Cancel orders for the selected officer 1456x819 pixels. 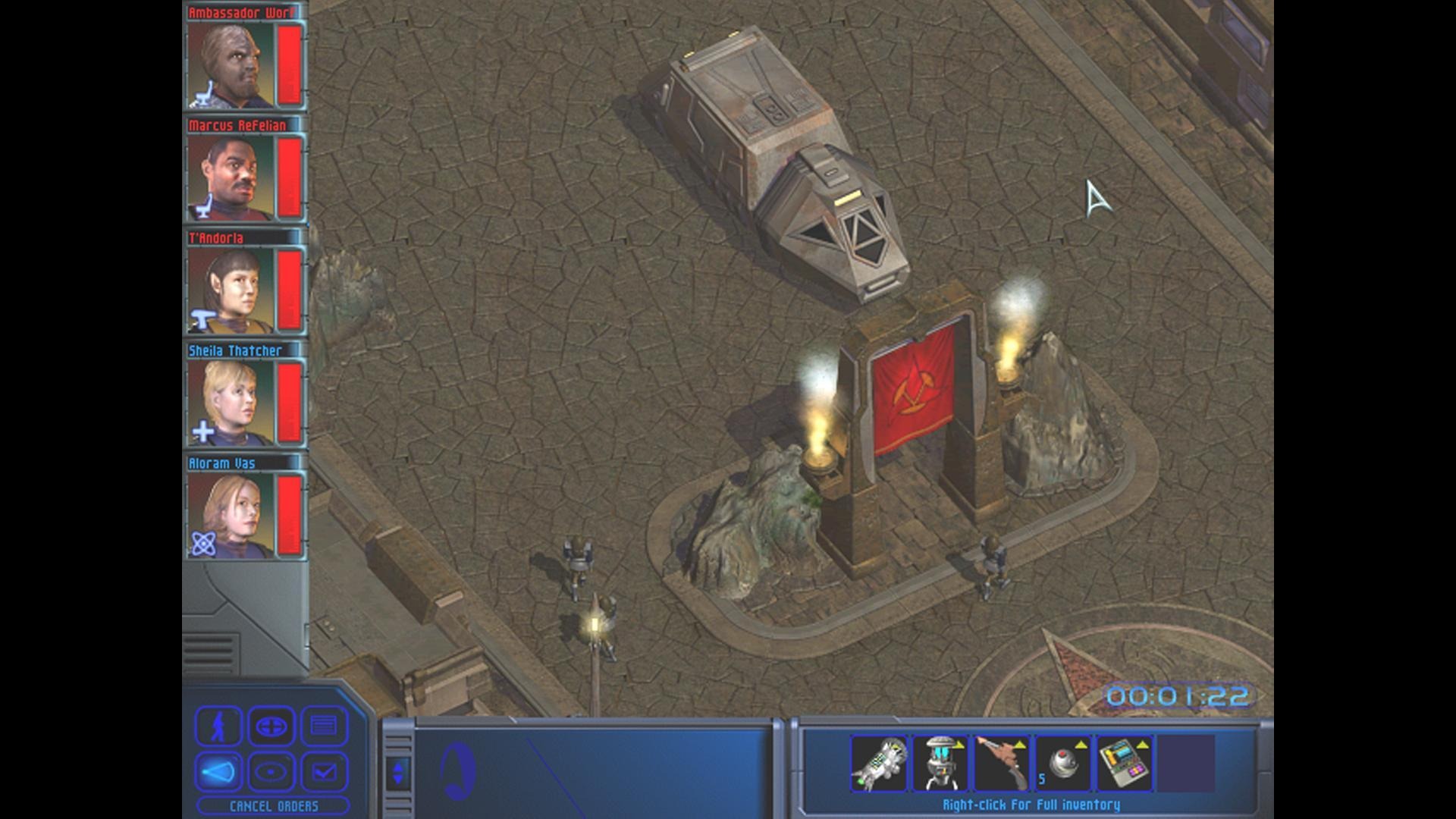274,806
